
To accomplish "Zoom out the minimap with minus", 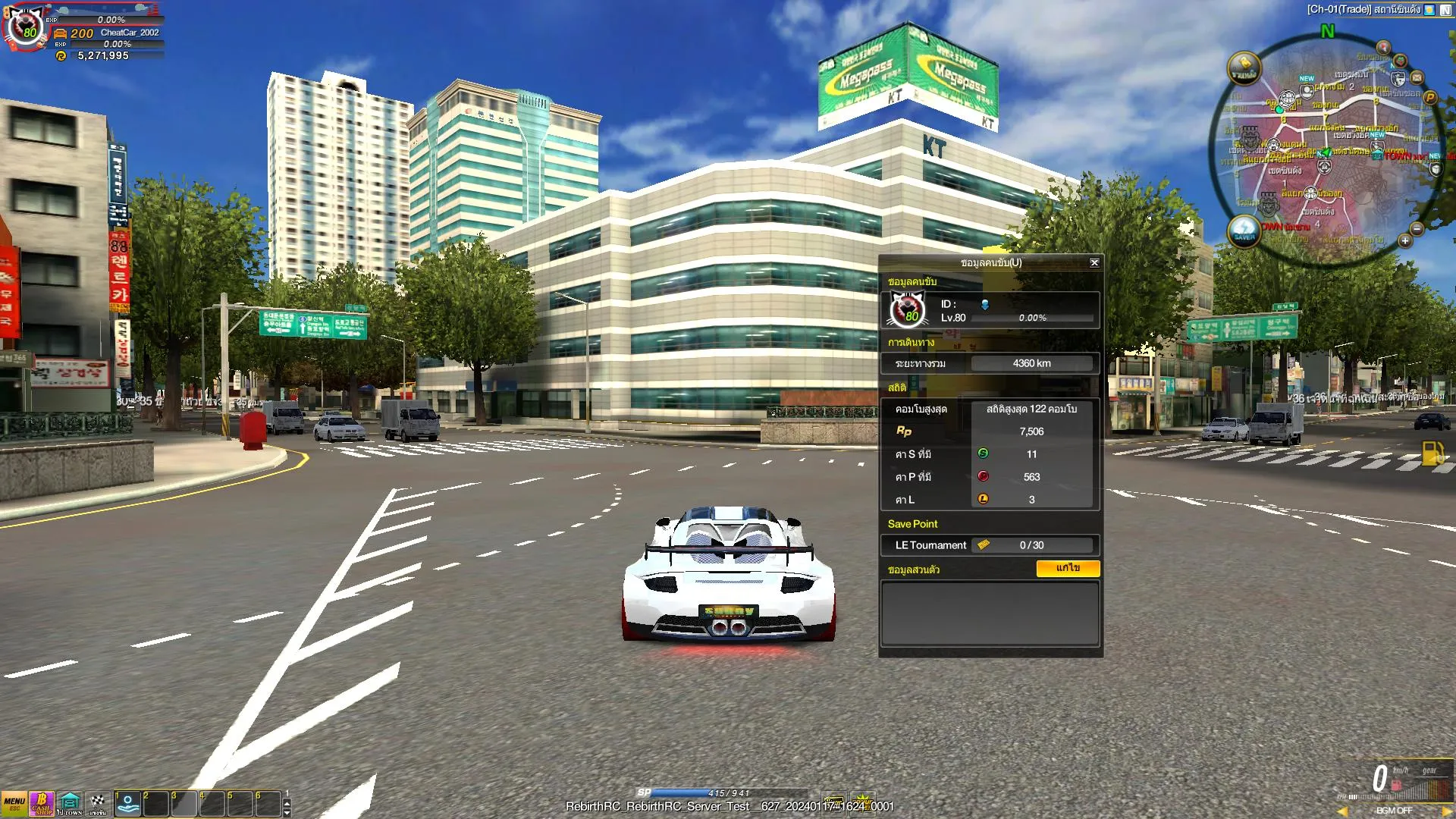I will pos(1417,228).
